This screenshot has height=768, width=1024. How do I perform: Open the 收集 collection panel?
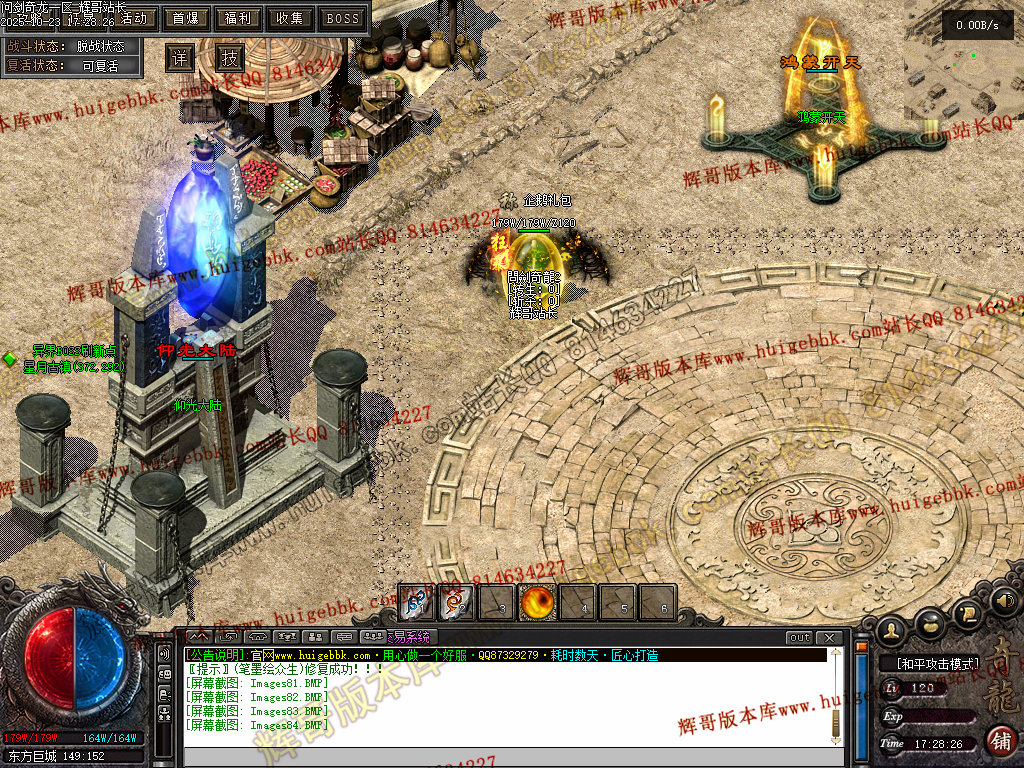(x=290, y=18)
